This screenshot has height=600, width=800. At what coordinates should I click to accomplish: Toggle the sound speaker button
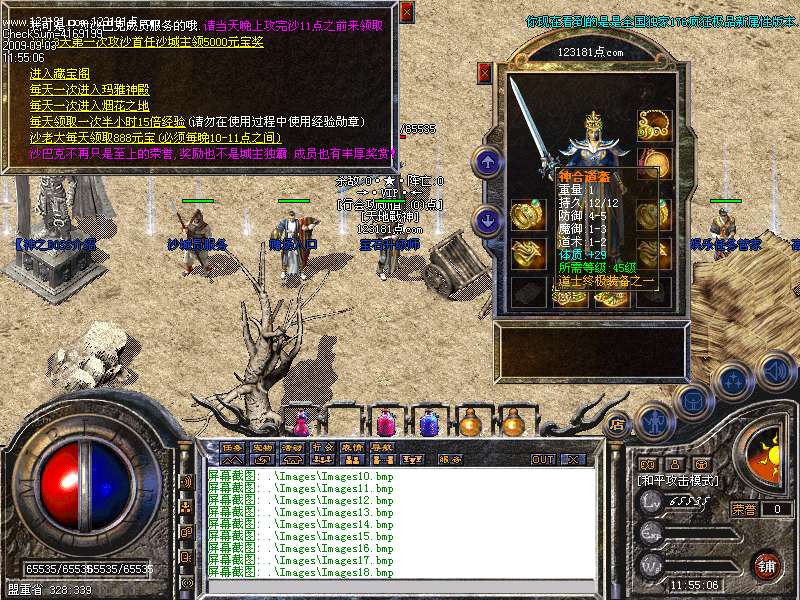[x=775, y=372]
